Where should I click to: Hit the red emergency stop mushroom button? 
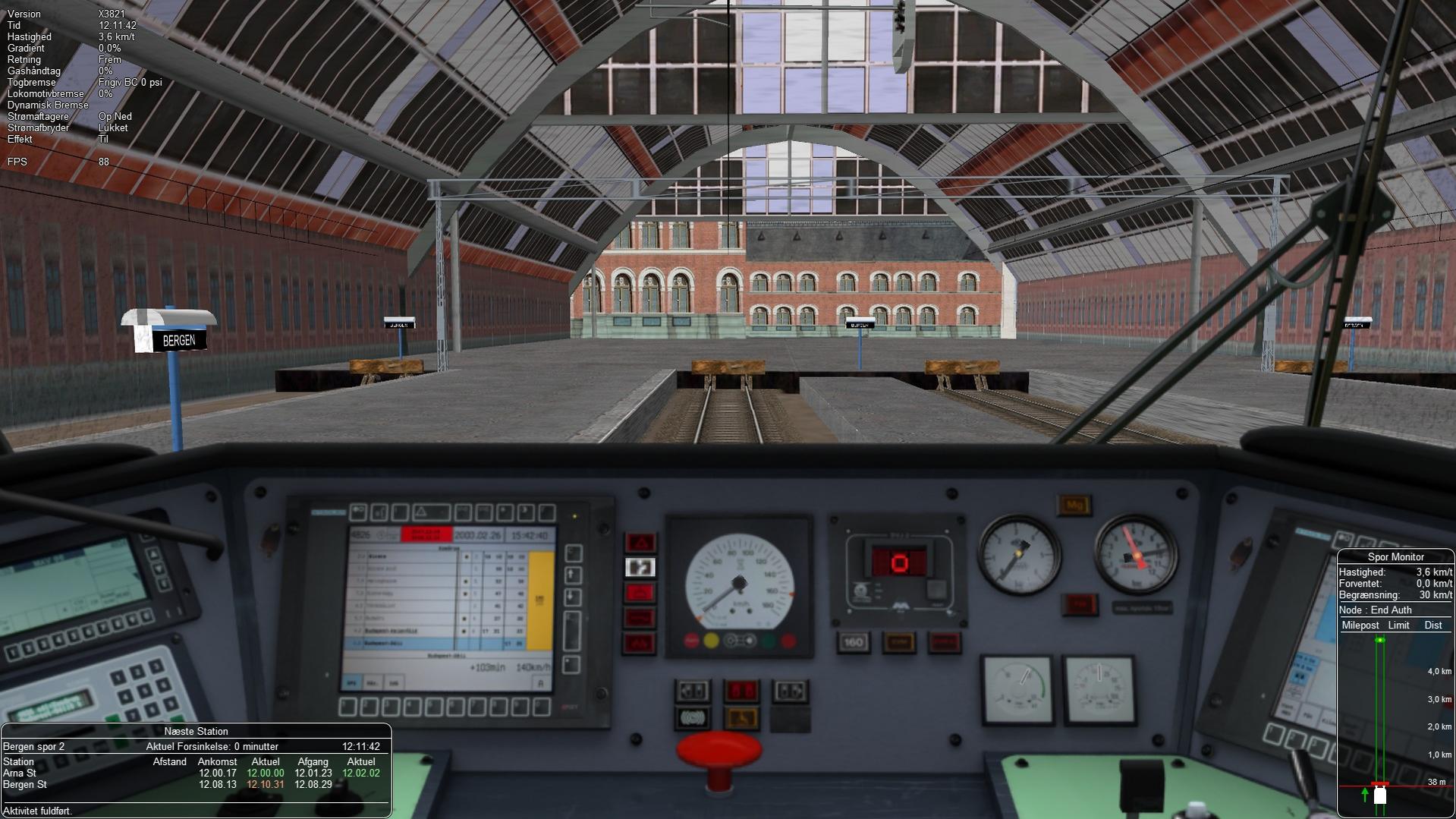(718, 751)
